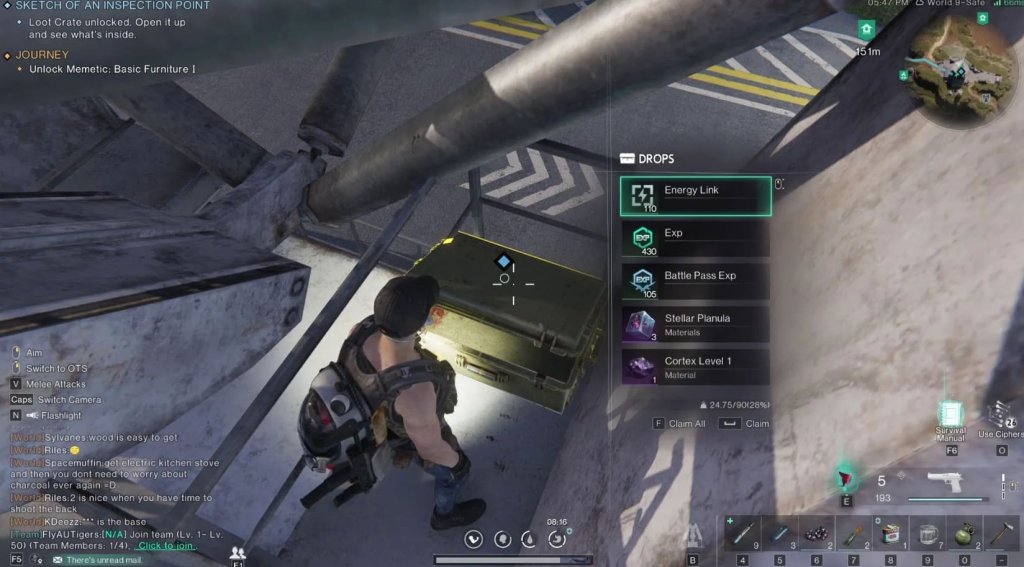The height and width of the screenshot is (567, 1024).
Task: Select the Cortex Level 1 material
Action: pos(695,366)
